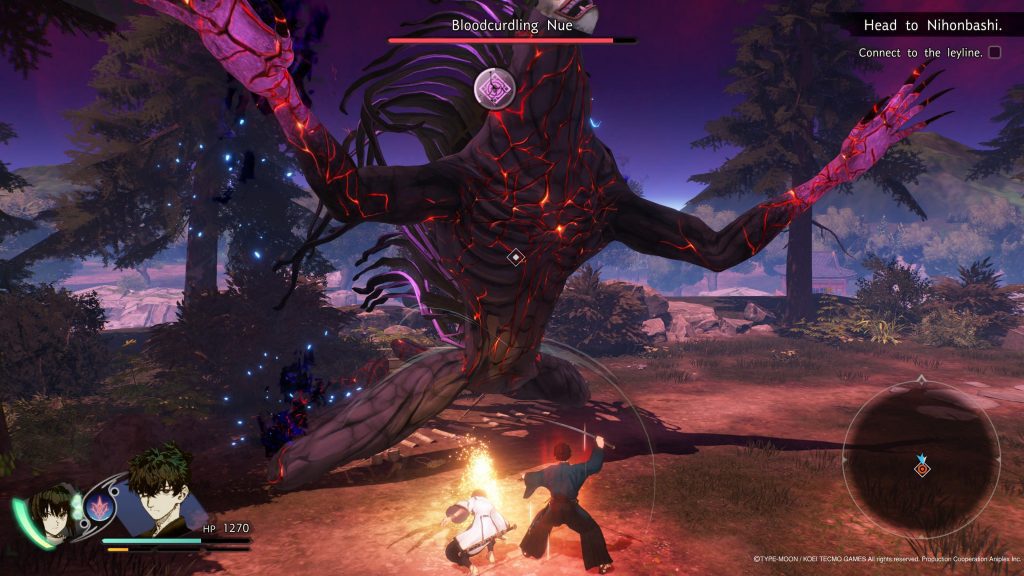Click the player marker on the minimap
Screen dimensions: 1024x576
click(x=922, y=467)
